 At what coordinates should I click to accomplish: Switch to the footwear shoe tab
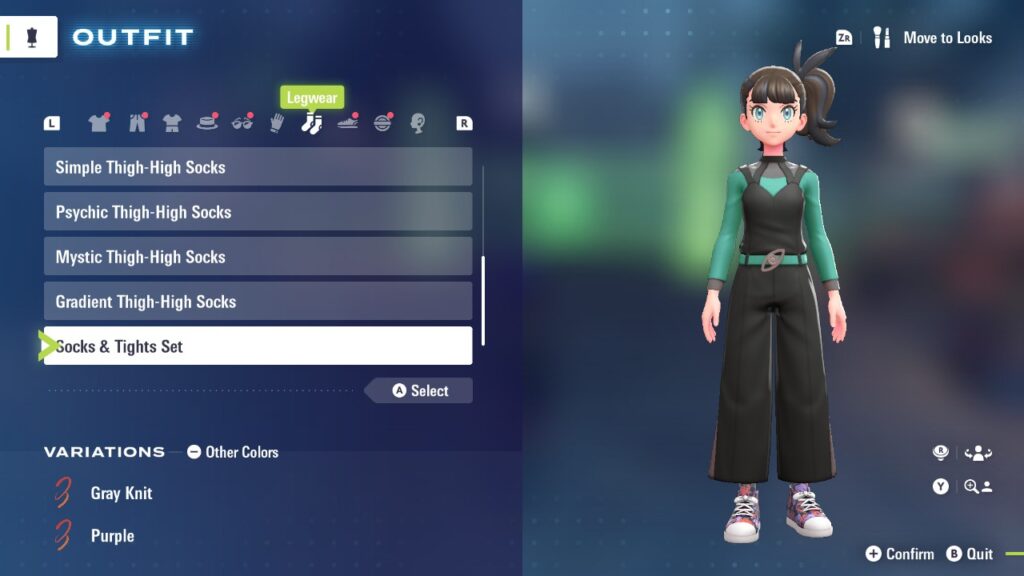[347, 123]
